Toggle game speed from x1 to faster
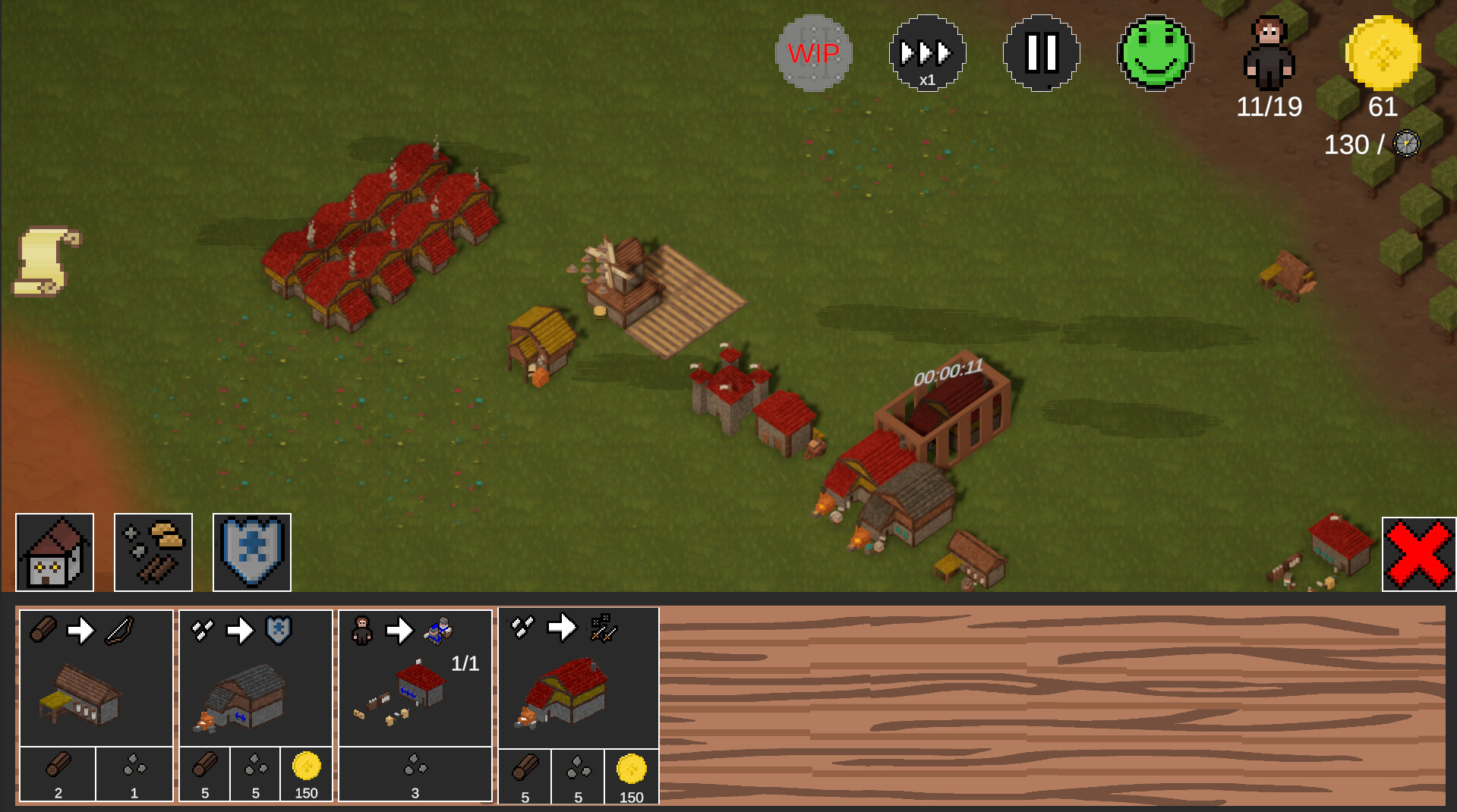This screenshot has height=812, width=1457. [x=928, y=53]
